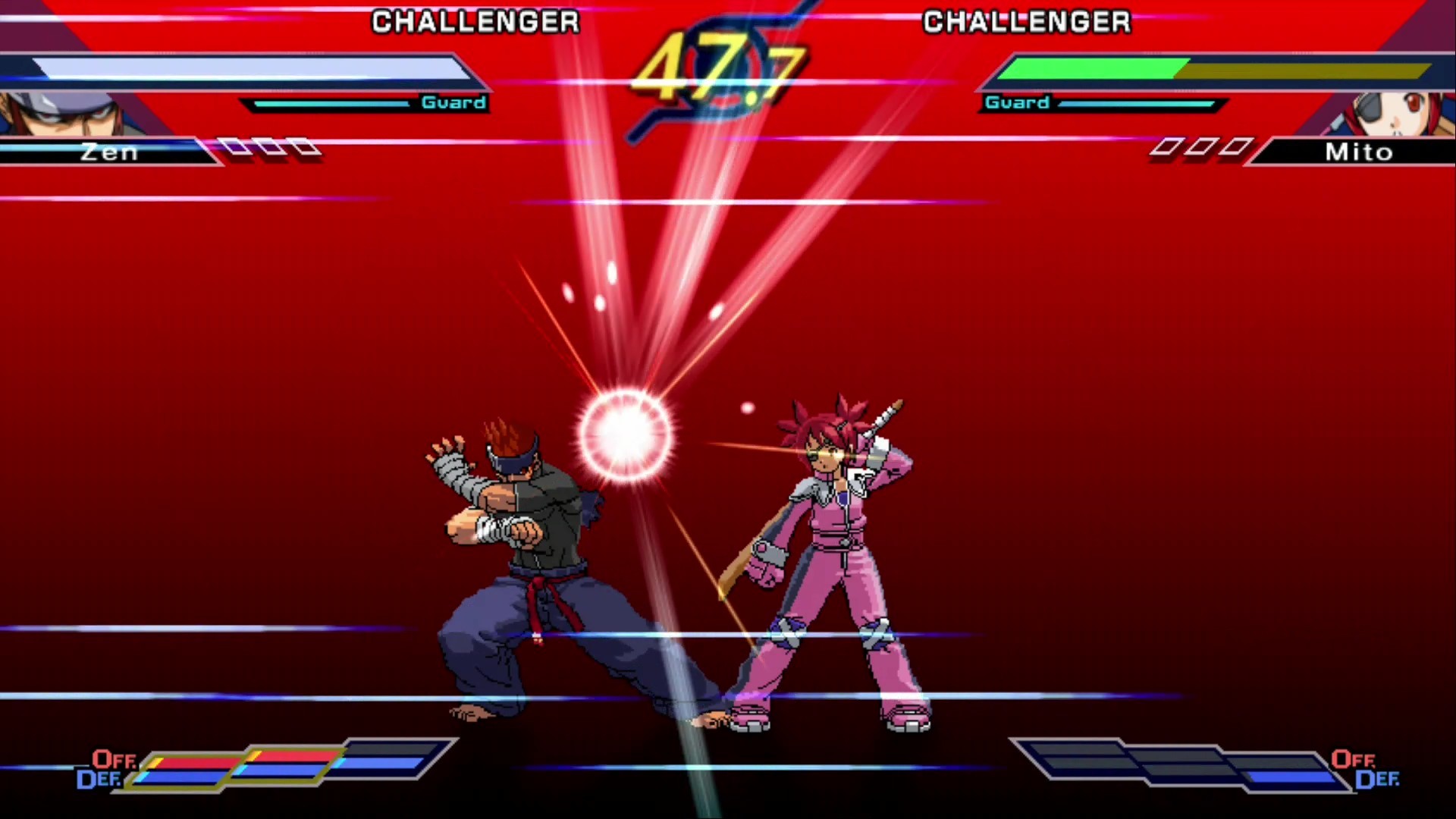Select Mito's character portrait

click(x=1407, y=114)
